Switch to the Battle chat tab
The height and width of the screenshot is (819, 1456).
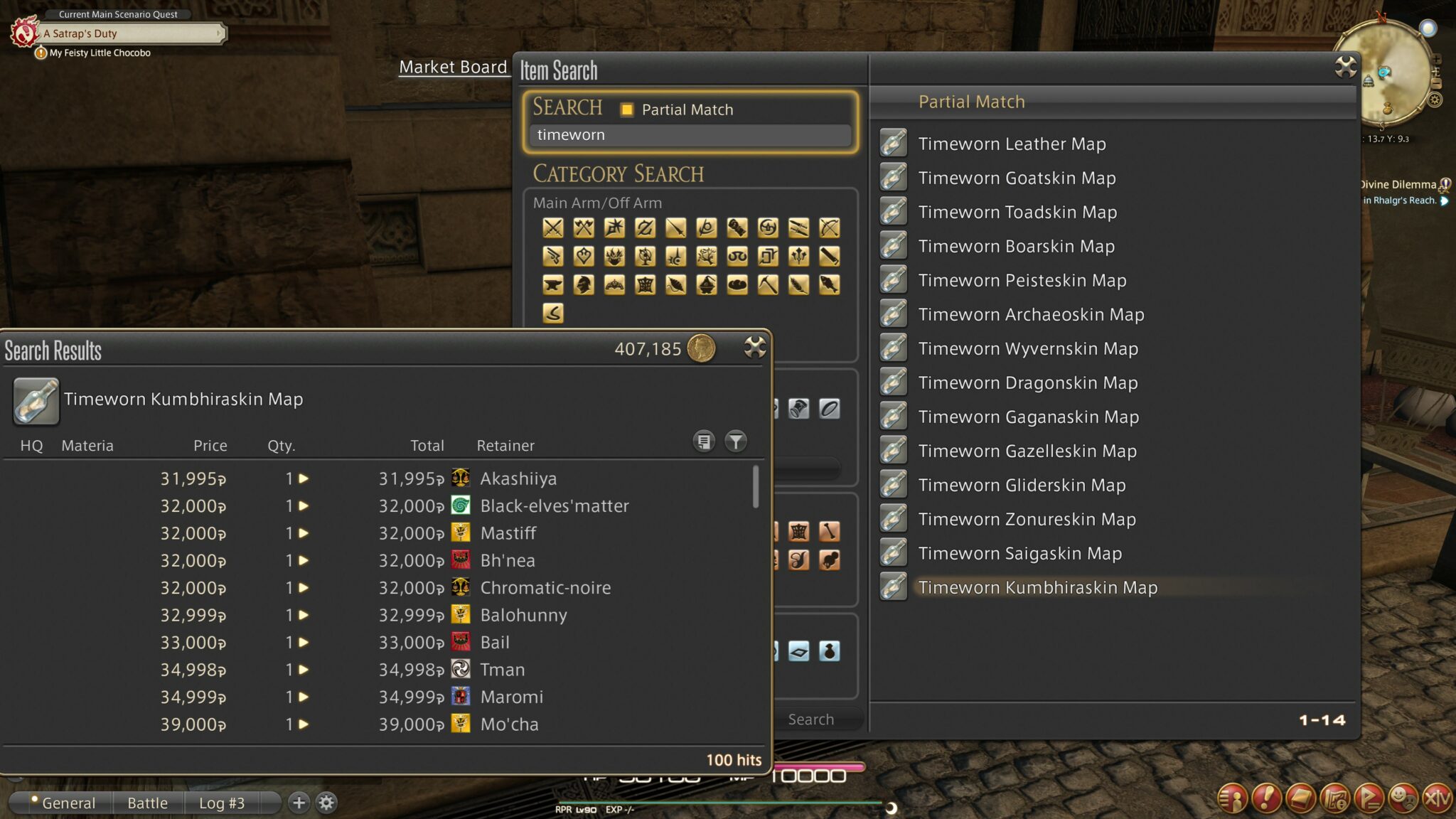coord(147,802)
